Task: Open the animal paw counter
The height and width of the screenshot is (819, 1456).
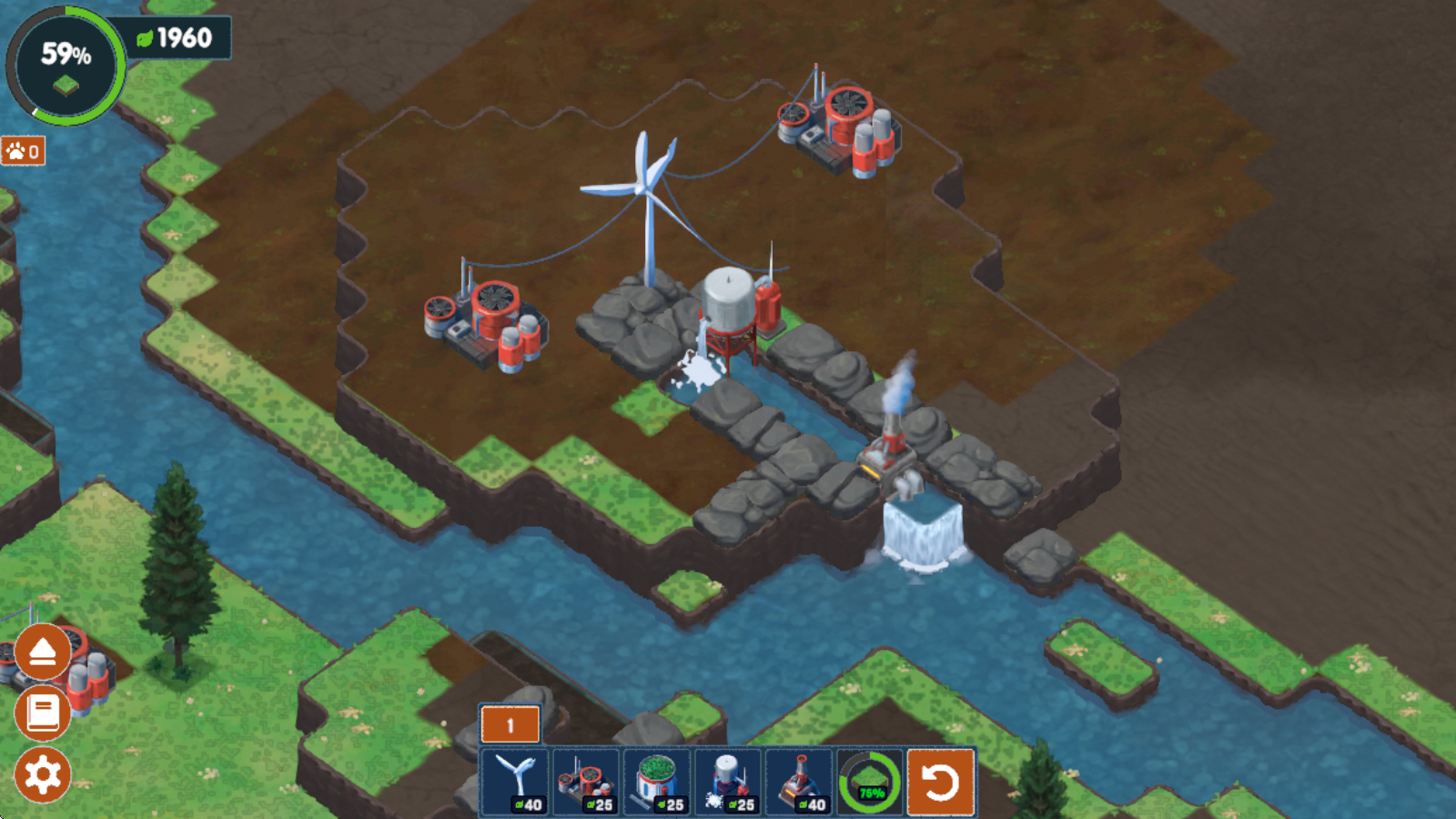Action: tap(24, 151)
